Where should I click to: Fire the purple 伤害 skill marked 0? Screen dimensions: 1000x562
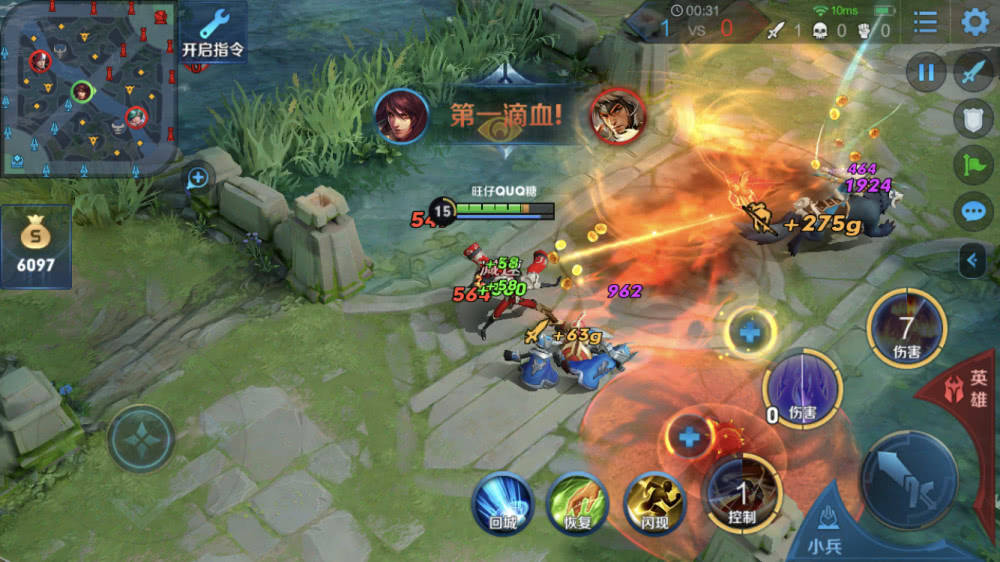(801, 388)
